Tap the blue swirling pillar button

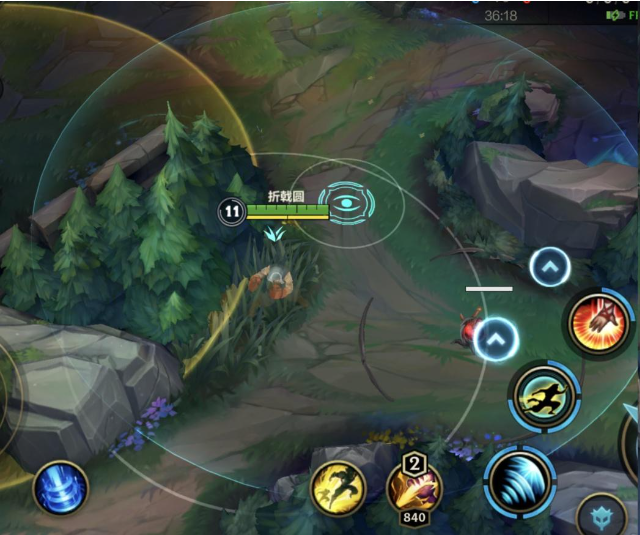click(x=61, y=489)
